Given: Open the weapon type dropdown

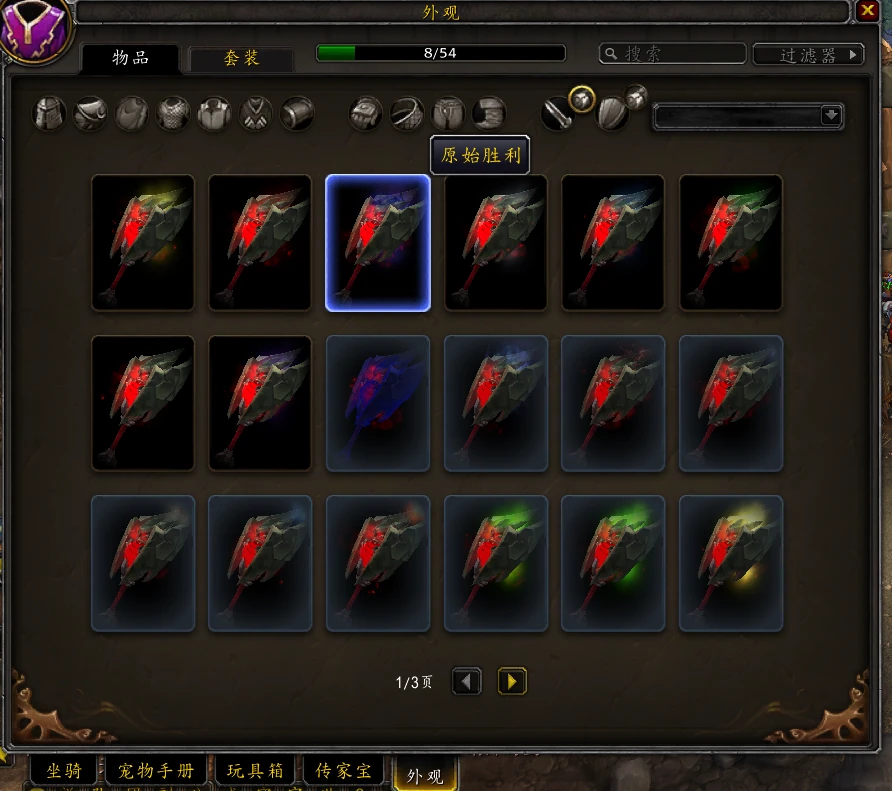Looking at the screenshot, I should [x=831, y=115].
